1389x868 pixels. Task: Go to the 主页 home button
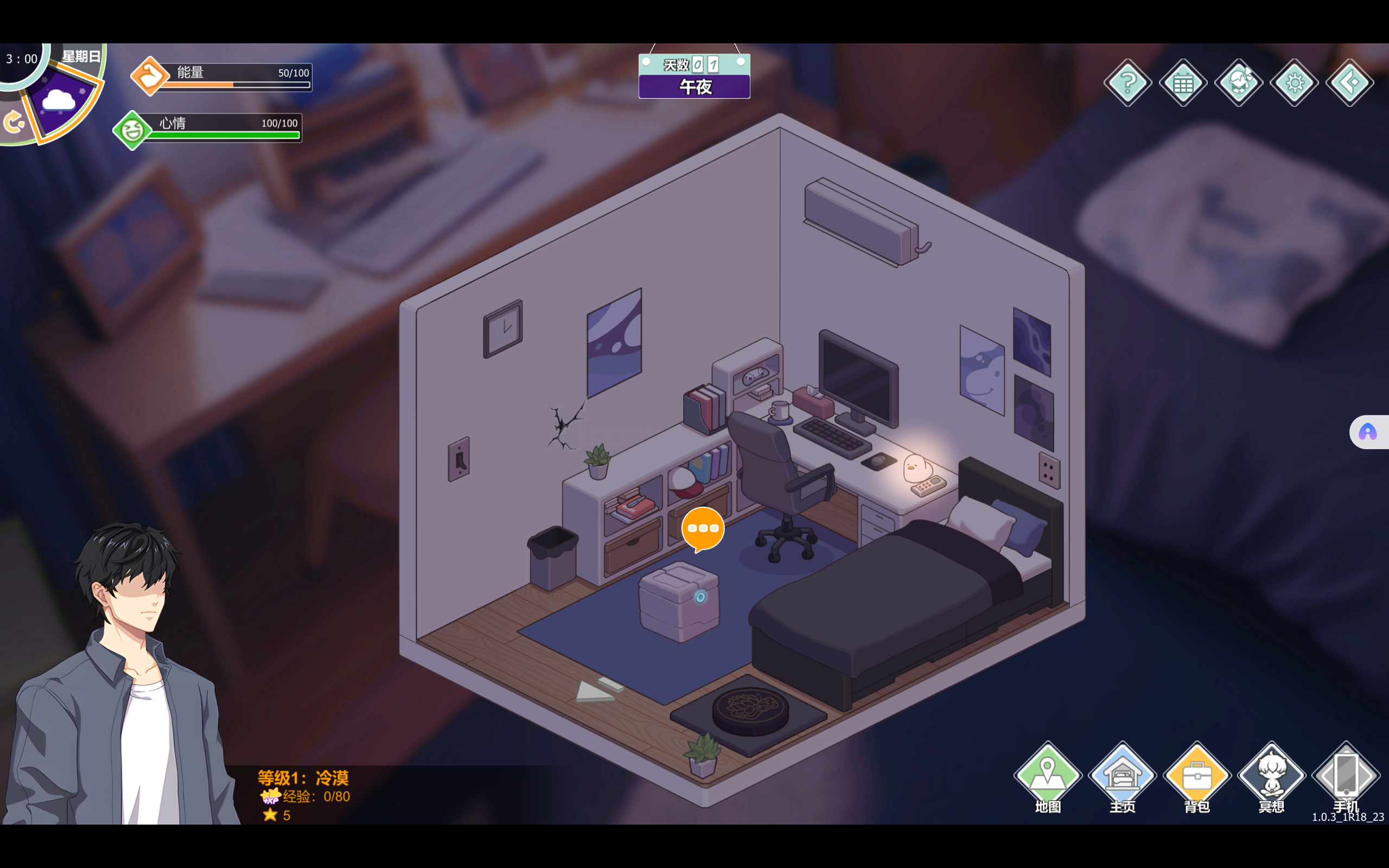[x=1122, y=776]
